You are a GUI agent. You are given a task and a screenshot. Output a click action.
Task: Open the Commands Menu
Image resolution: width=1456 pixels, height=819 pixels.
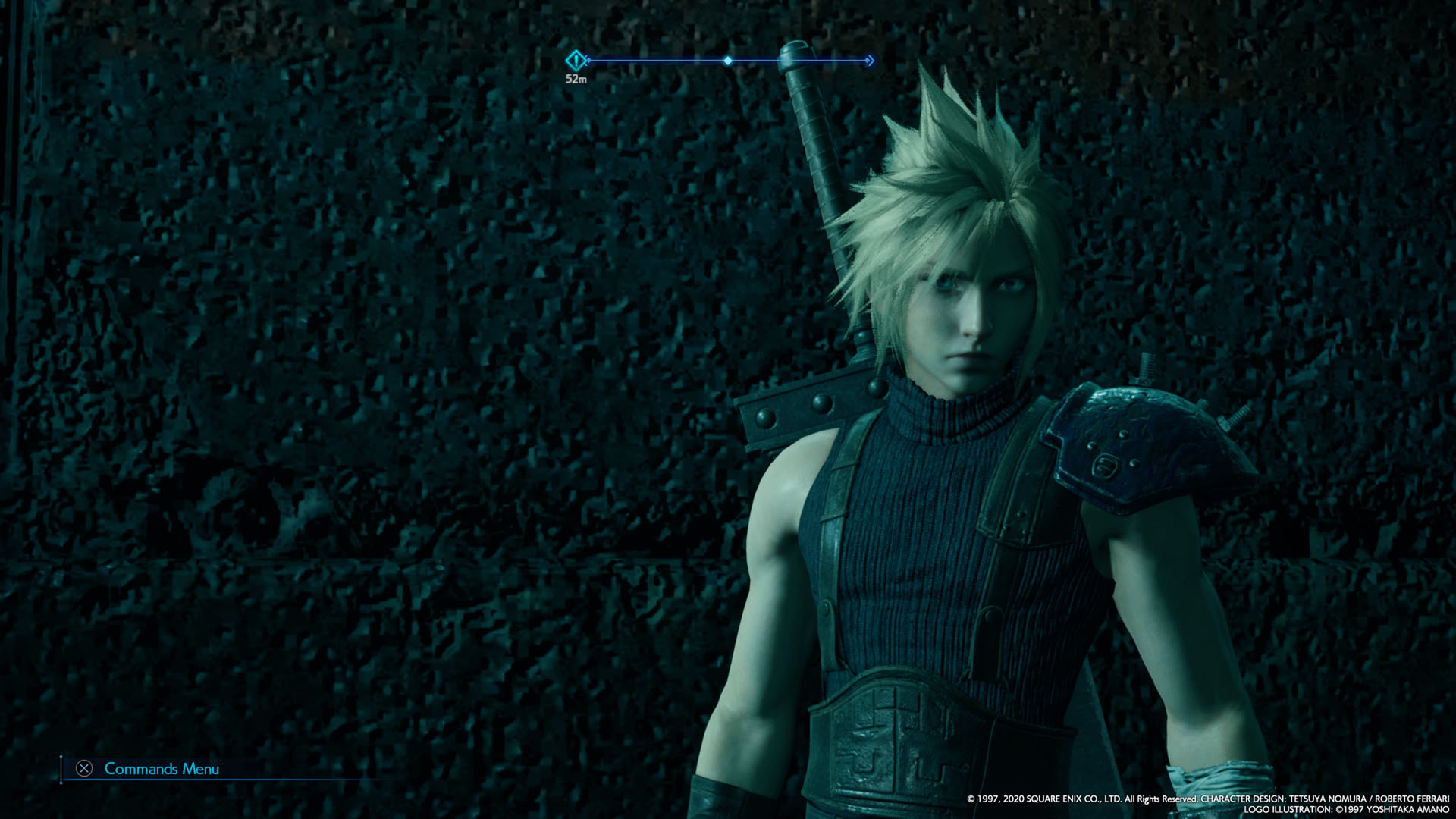[162, 769]
